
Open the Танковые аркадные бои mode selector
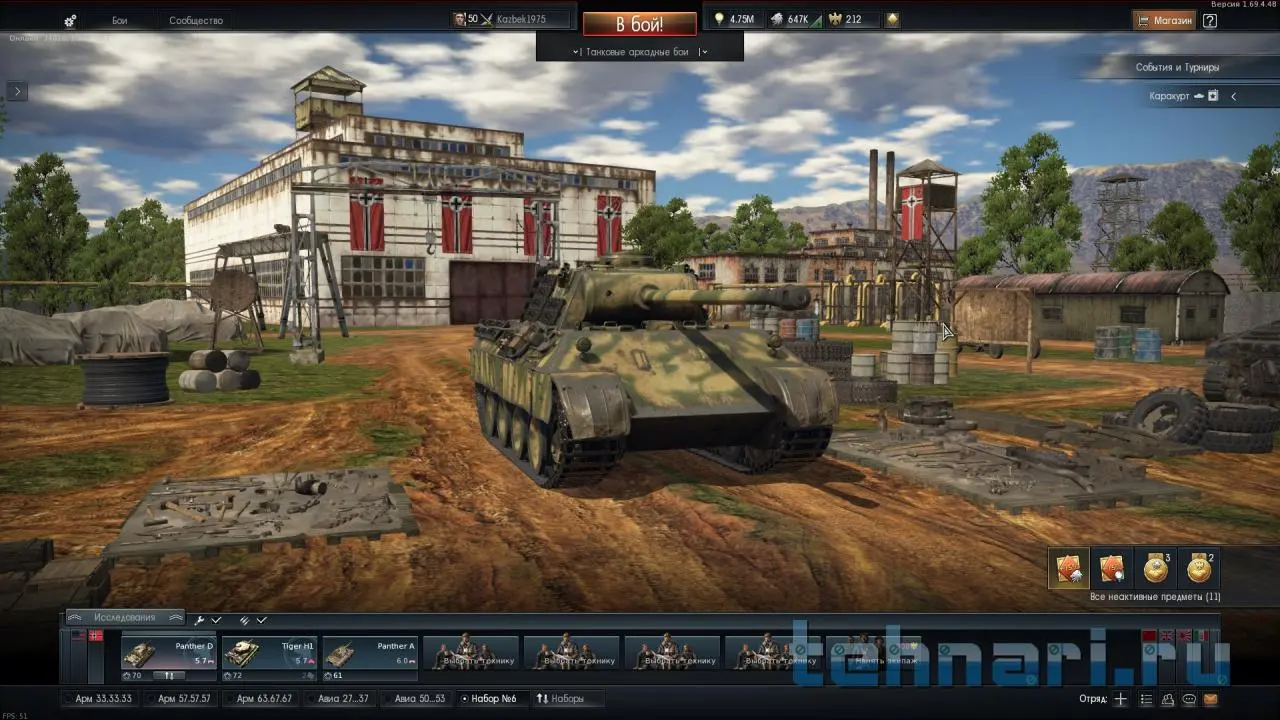coord(639,52)
